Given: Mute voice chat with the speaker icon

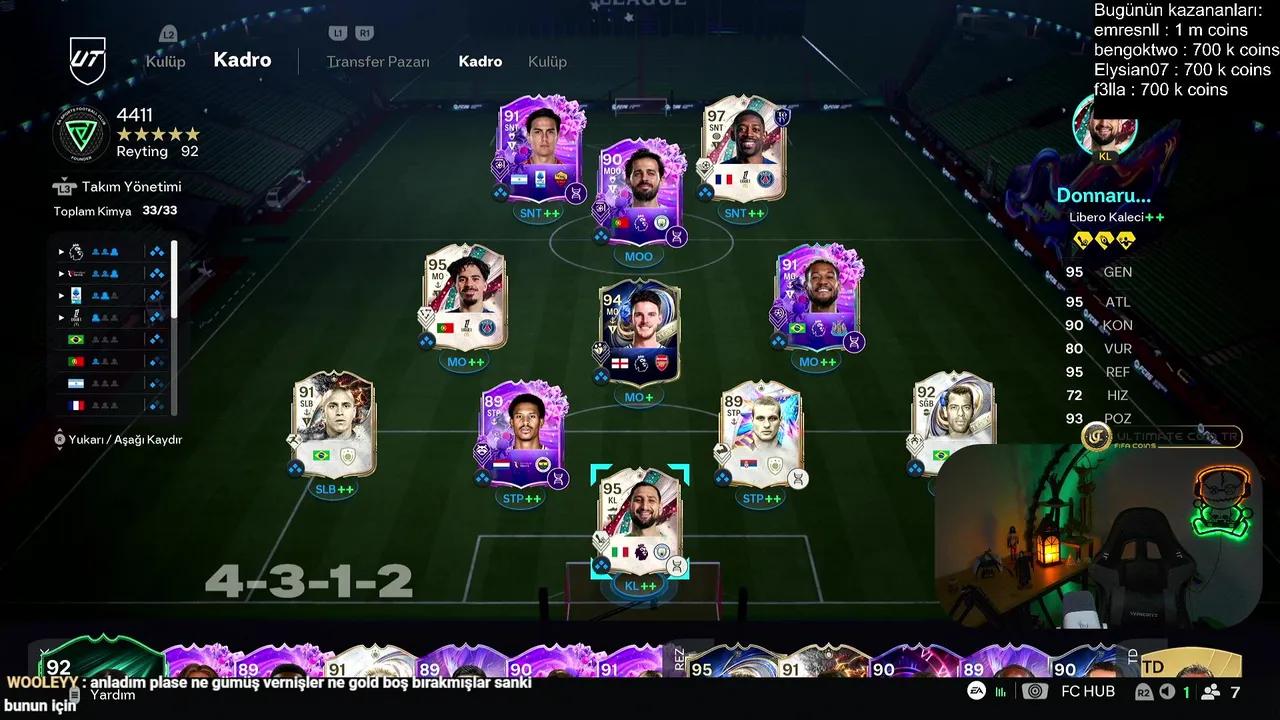Looking at the screenshot, I should pyautogui.click(x=1167, y=691).
